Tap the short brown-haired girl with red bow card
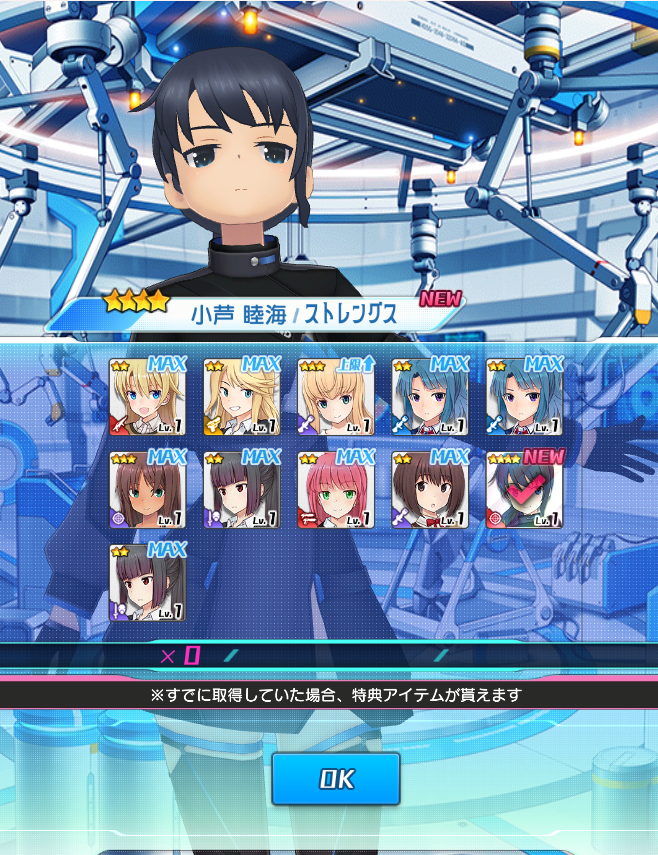This screenshot has height=855, width=658. [x=430, y=490]
